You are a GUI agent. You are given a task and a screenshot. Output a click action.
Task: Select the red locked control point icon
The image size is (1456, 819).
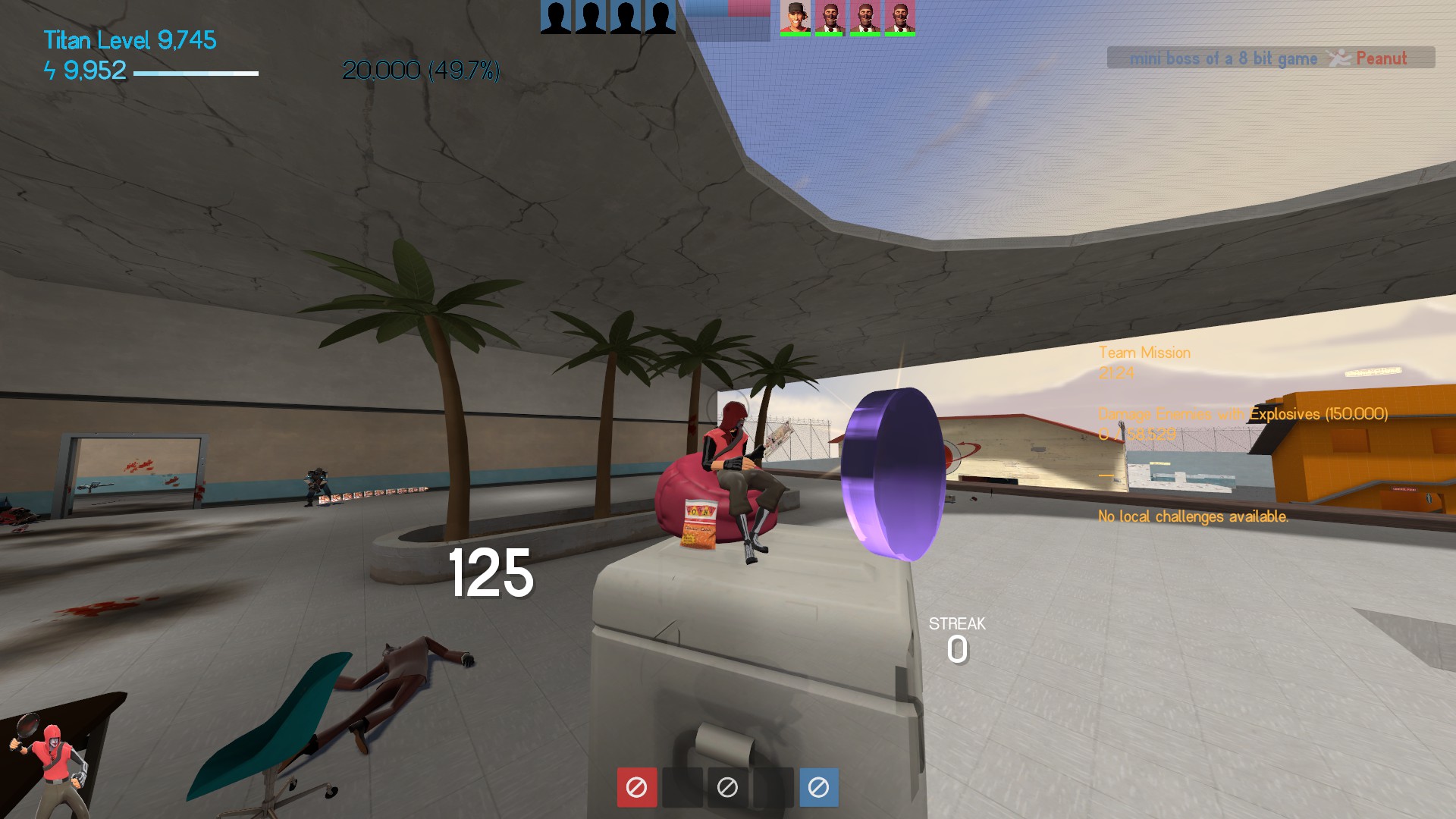coord(636,787)
